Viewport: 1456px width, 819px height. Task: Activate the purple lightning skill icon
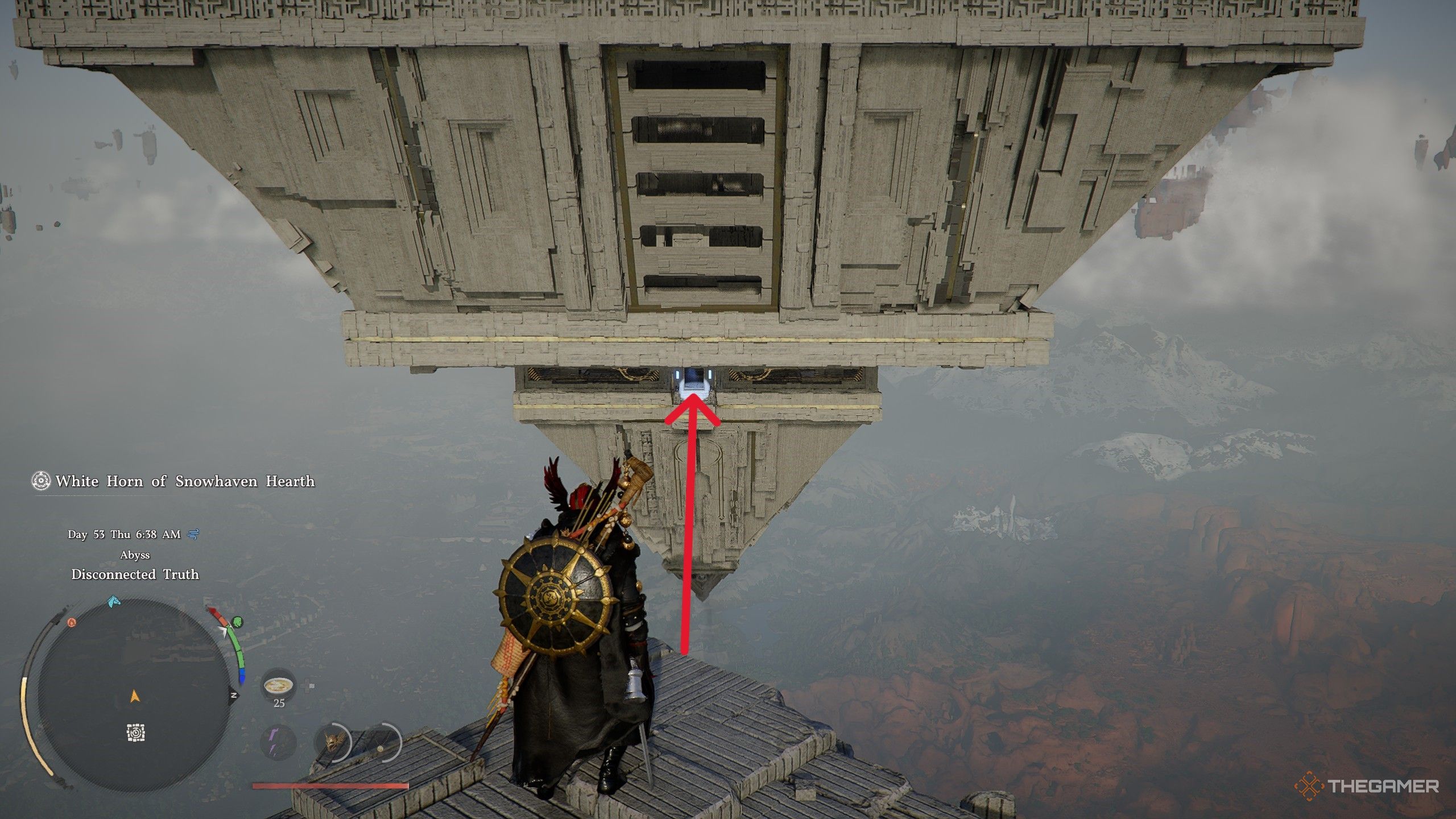[278, 742]
